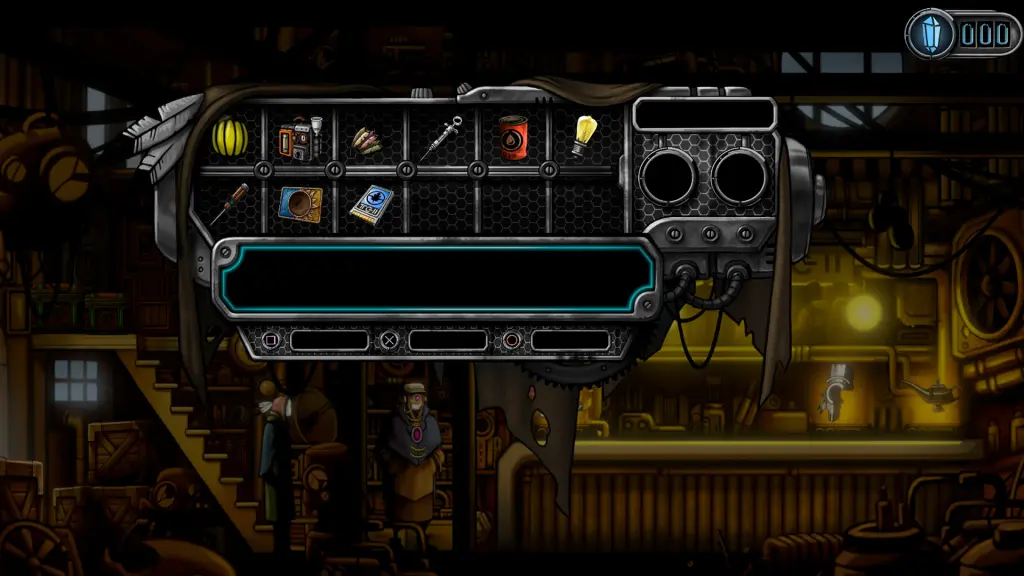The height and width of the screenshot is (576, 1024).
Task: Choose the blue leaf booklet item
Action: [369, 203]
